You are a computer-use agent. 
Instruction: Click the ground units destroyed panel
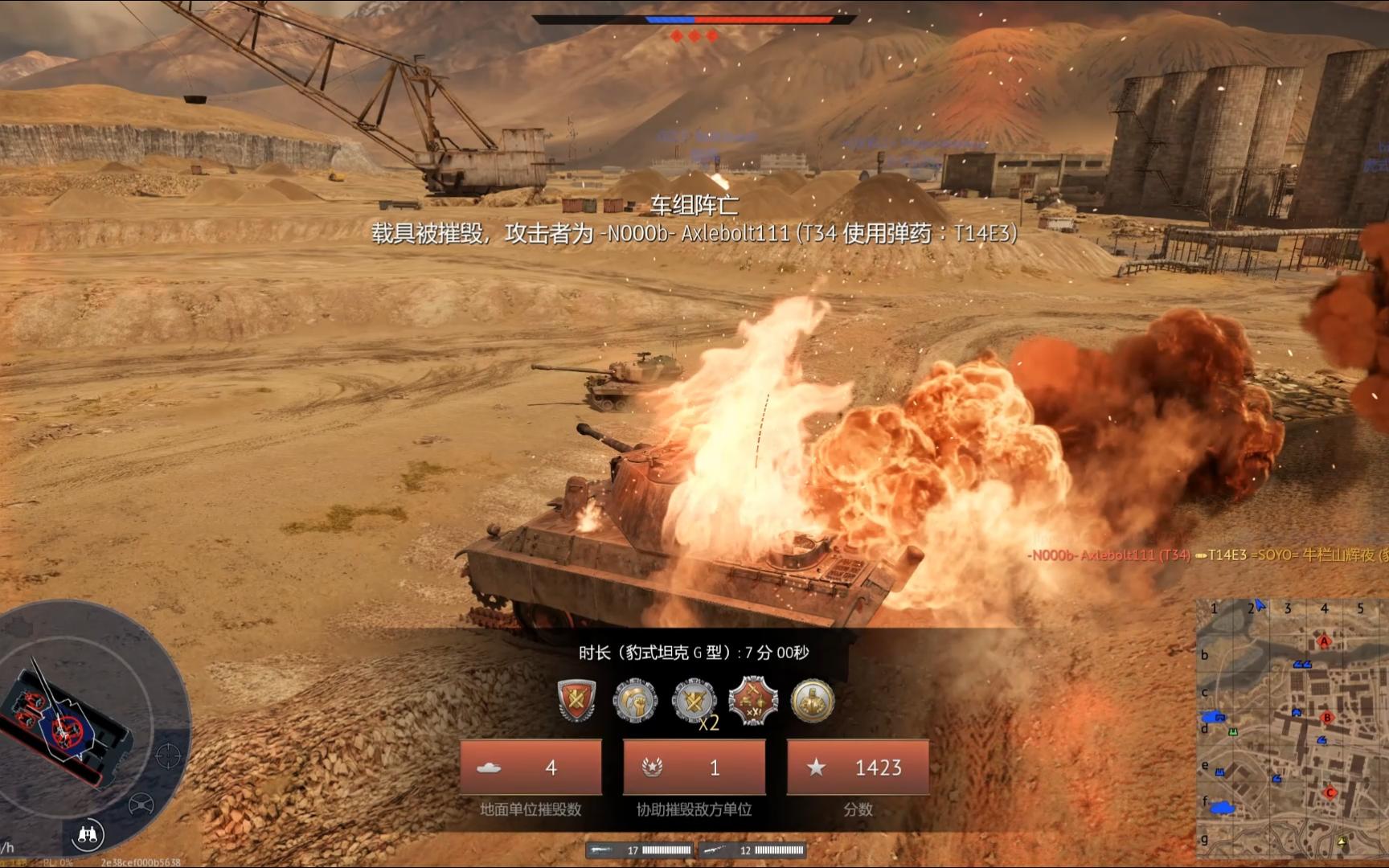point(531,768)
